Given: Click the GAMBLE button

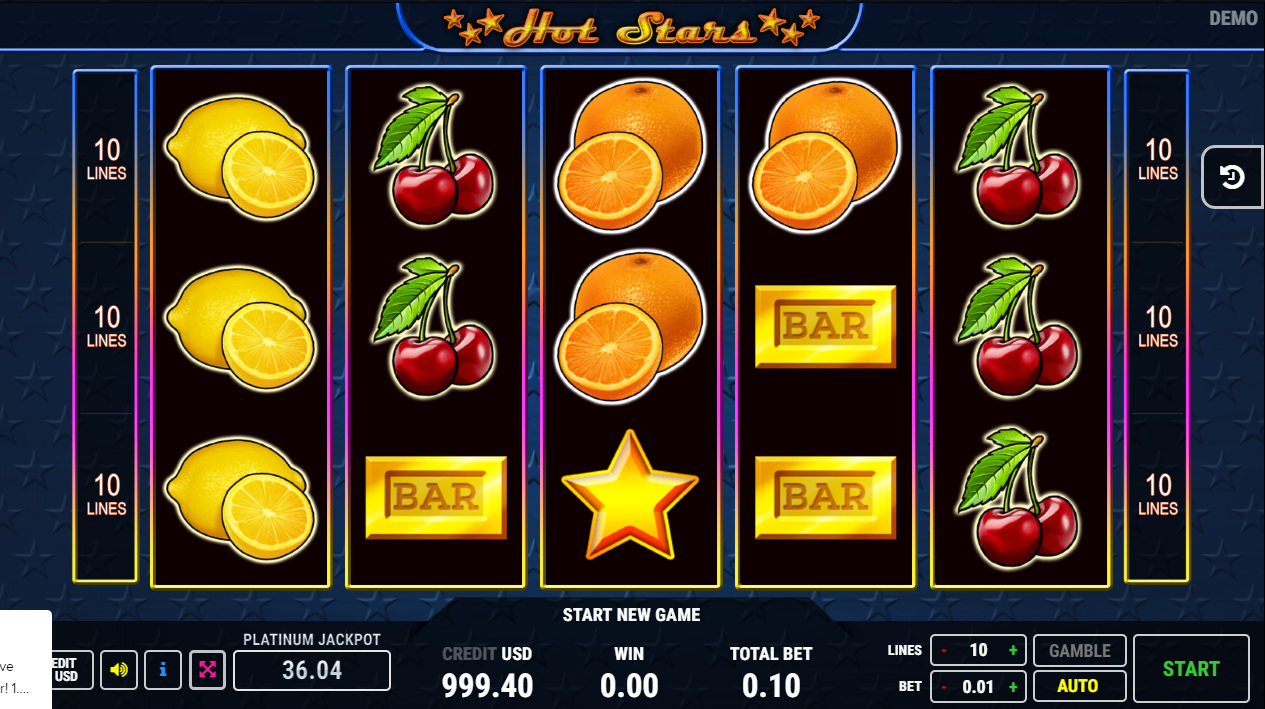Looking at the screenshot, I should point(1078,651).
